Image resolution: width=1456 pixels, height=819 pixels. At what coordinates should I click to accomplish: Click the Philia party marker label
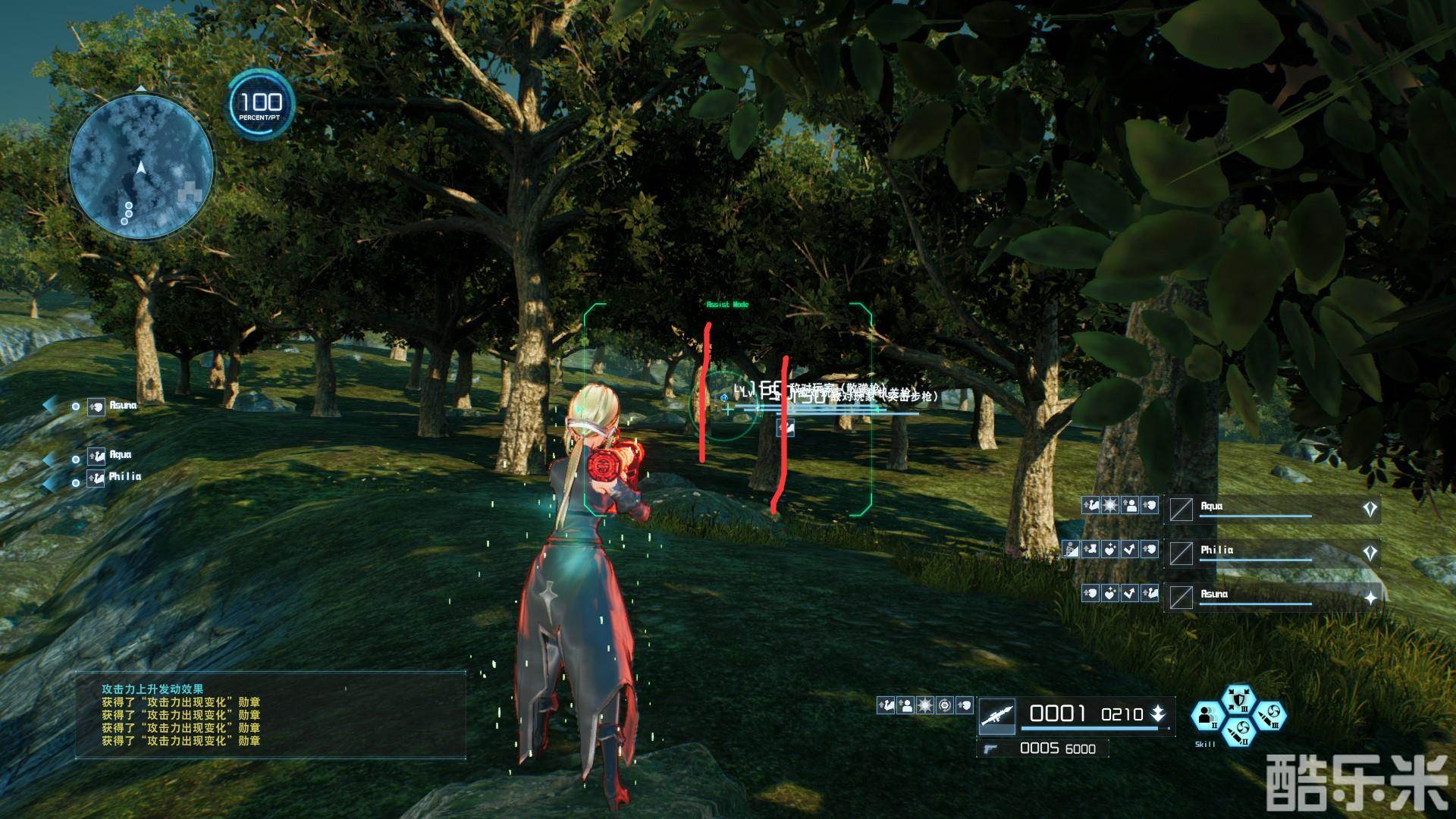coord(124,477)
